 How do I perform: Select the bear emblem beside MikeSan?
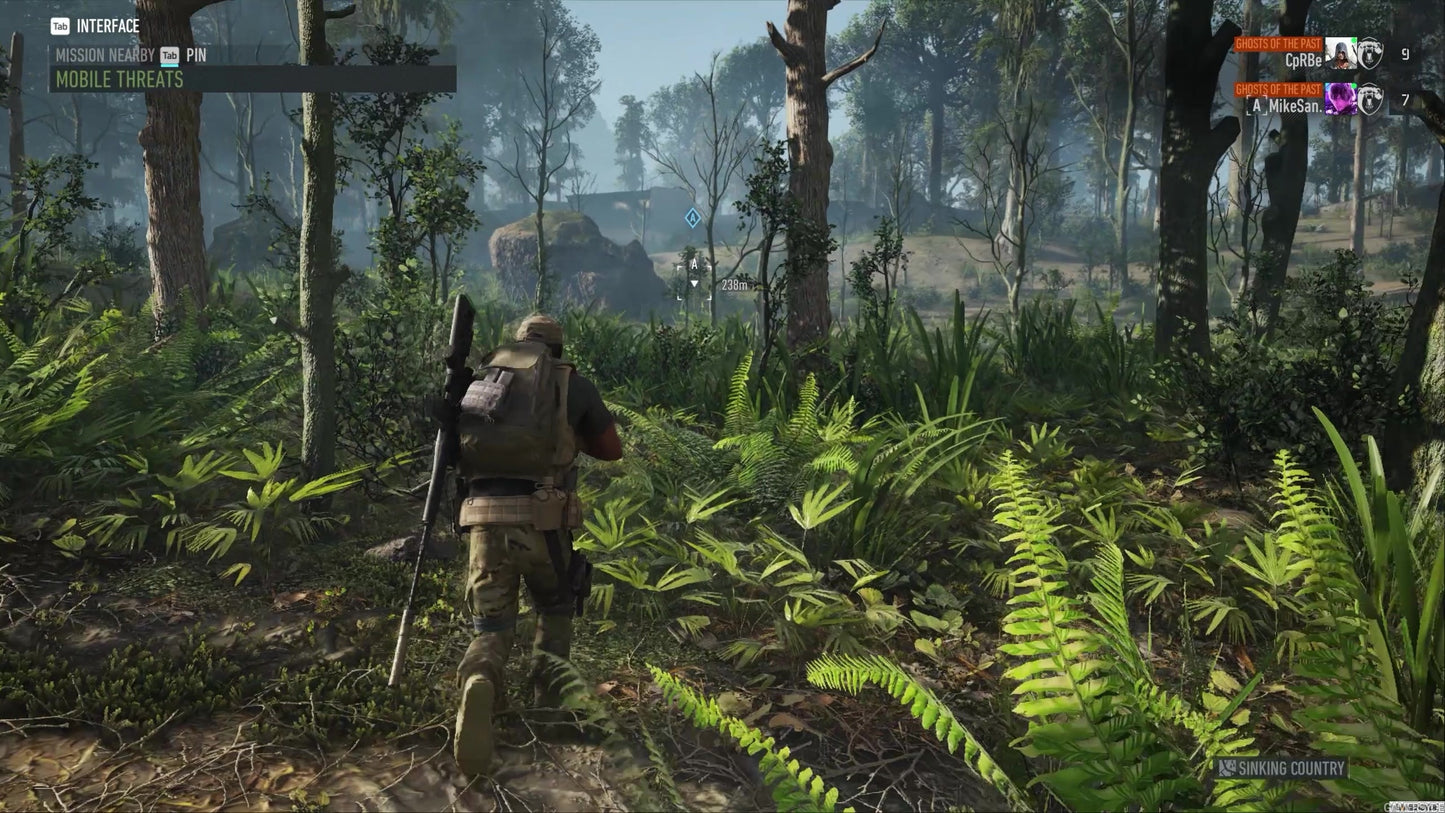(1370, 99)
